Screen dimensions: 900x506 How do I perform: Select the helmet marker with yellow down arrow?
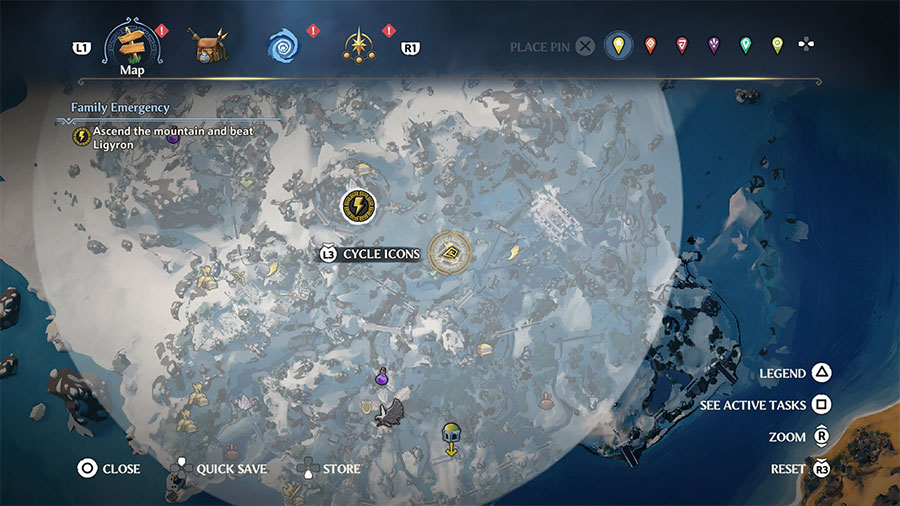coord(451,438)
